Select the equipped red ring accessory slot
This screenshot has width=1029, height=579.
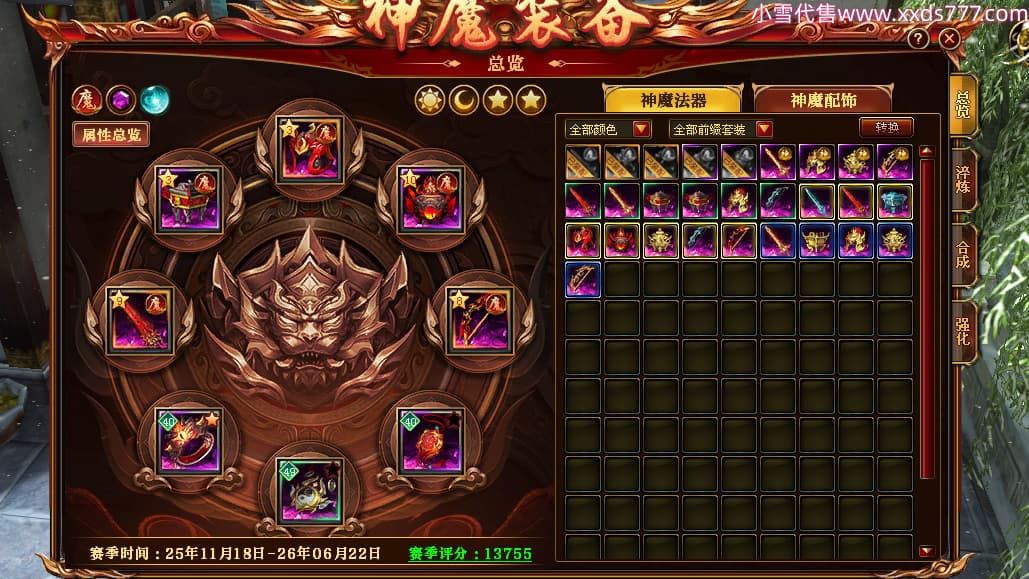pos(187,439)
